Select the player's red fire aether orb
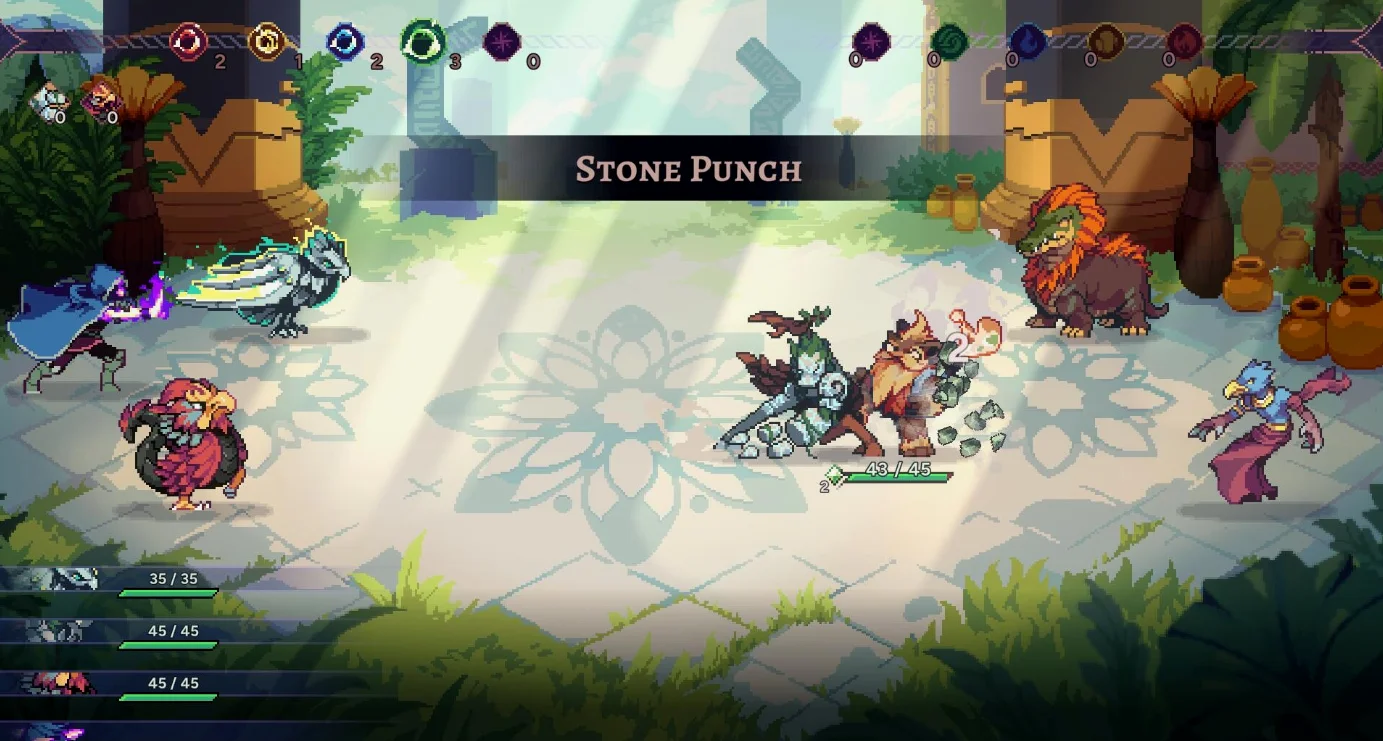The height and width of the screenshot is (741, 1383). (187, 42)
